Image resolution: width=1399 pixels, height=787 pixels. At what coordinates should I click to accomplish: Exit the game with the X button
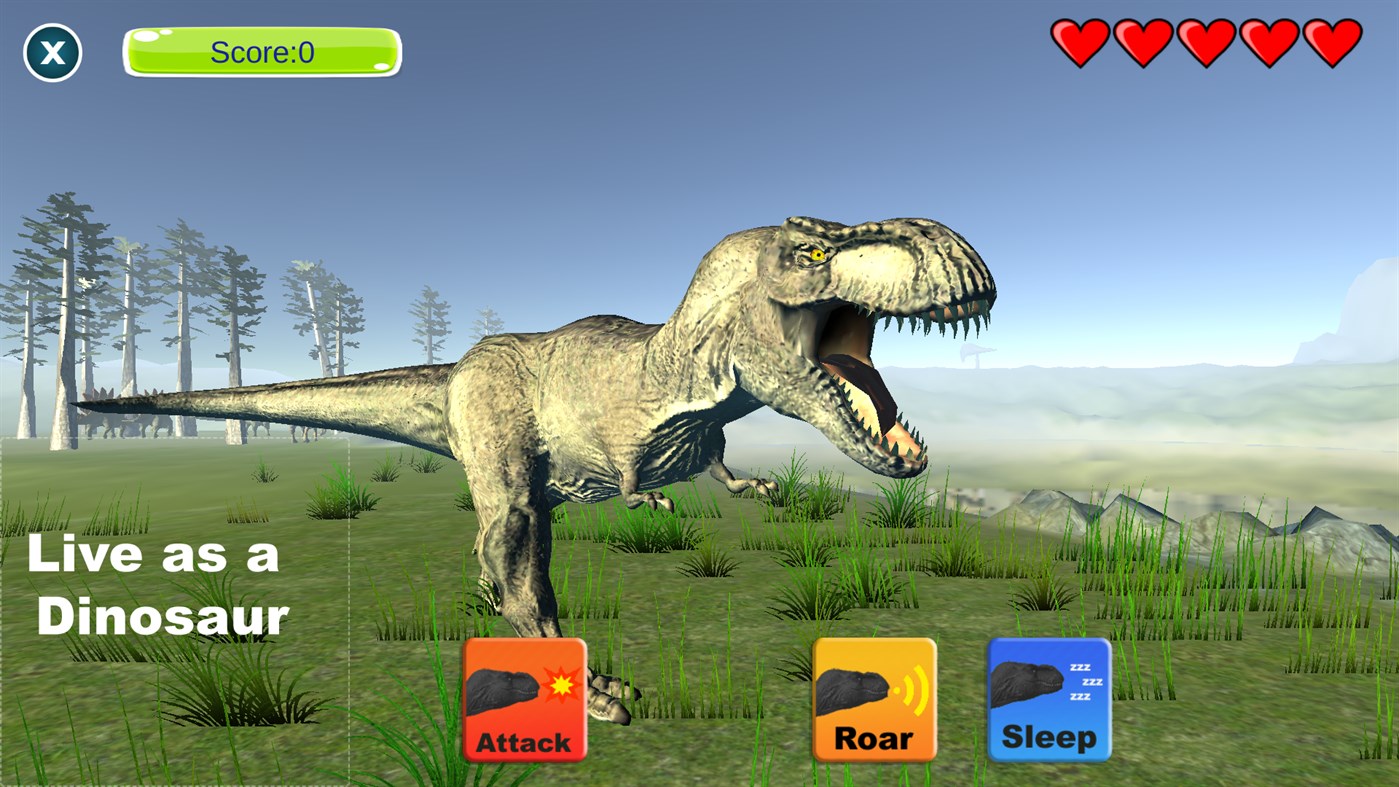(x=52, y=52)
